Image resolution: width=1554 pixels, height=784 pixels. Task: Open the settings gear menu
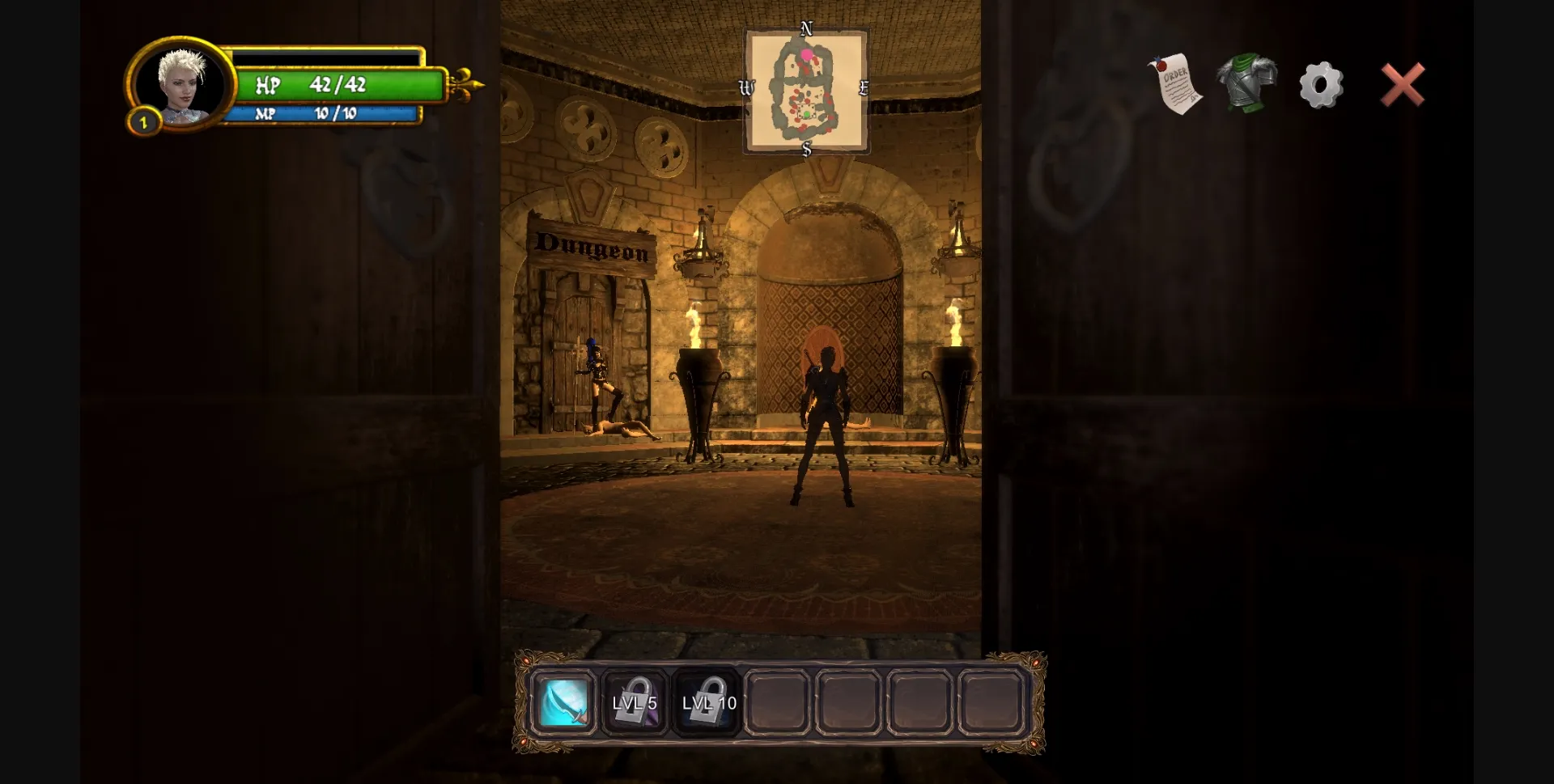click(1321, 83)
